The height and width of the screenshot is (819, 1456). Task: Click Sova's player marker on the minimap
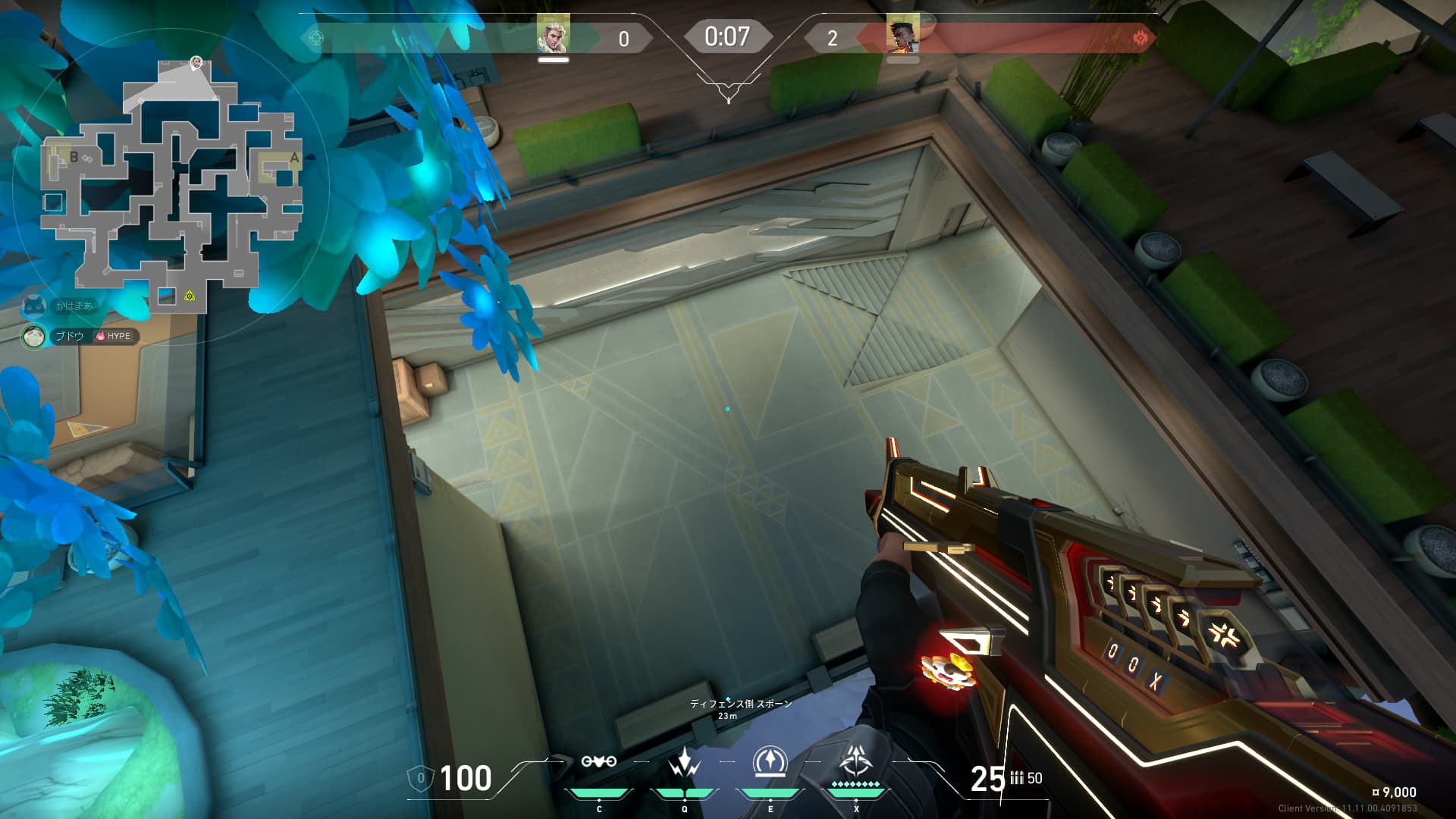coord(196,62)
